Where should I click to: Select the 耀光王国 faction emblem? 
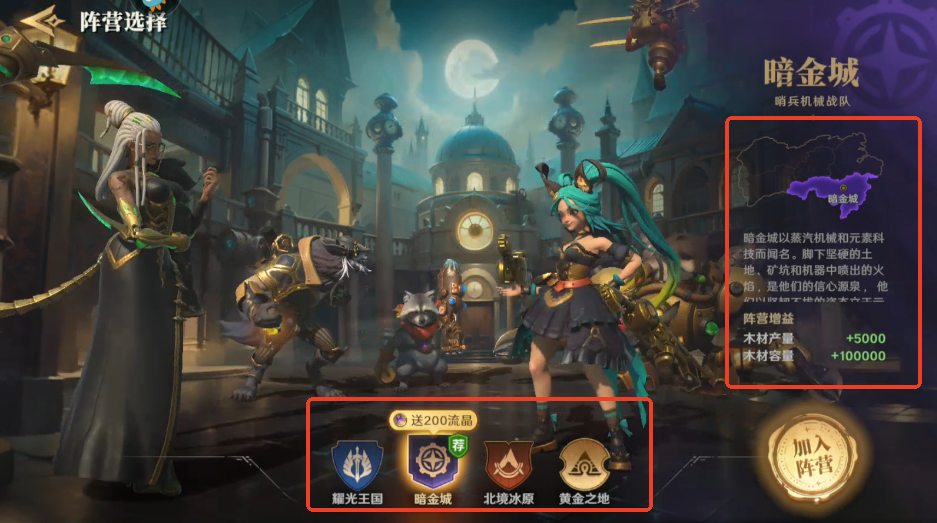pyautogui.click(x=356, y=463)
